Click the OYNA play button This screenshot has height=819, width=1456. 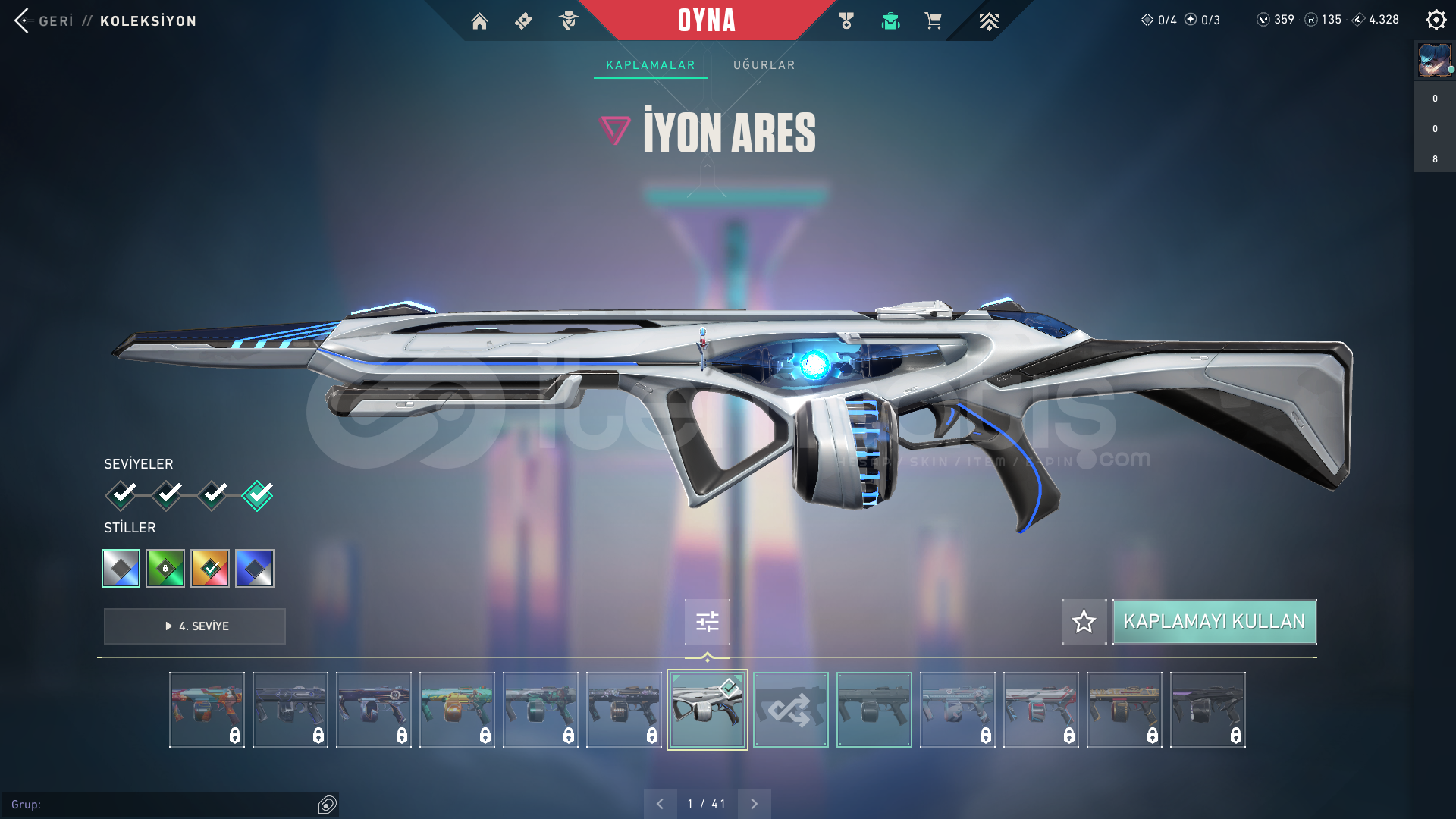[706, 20]
